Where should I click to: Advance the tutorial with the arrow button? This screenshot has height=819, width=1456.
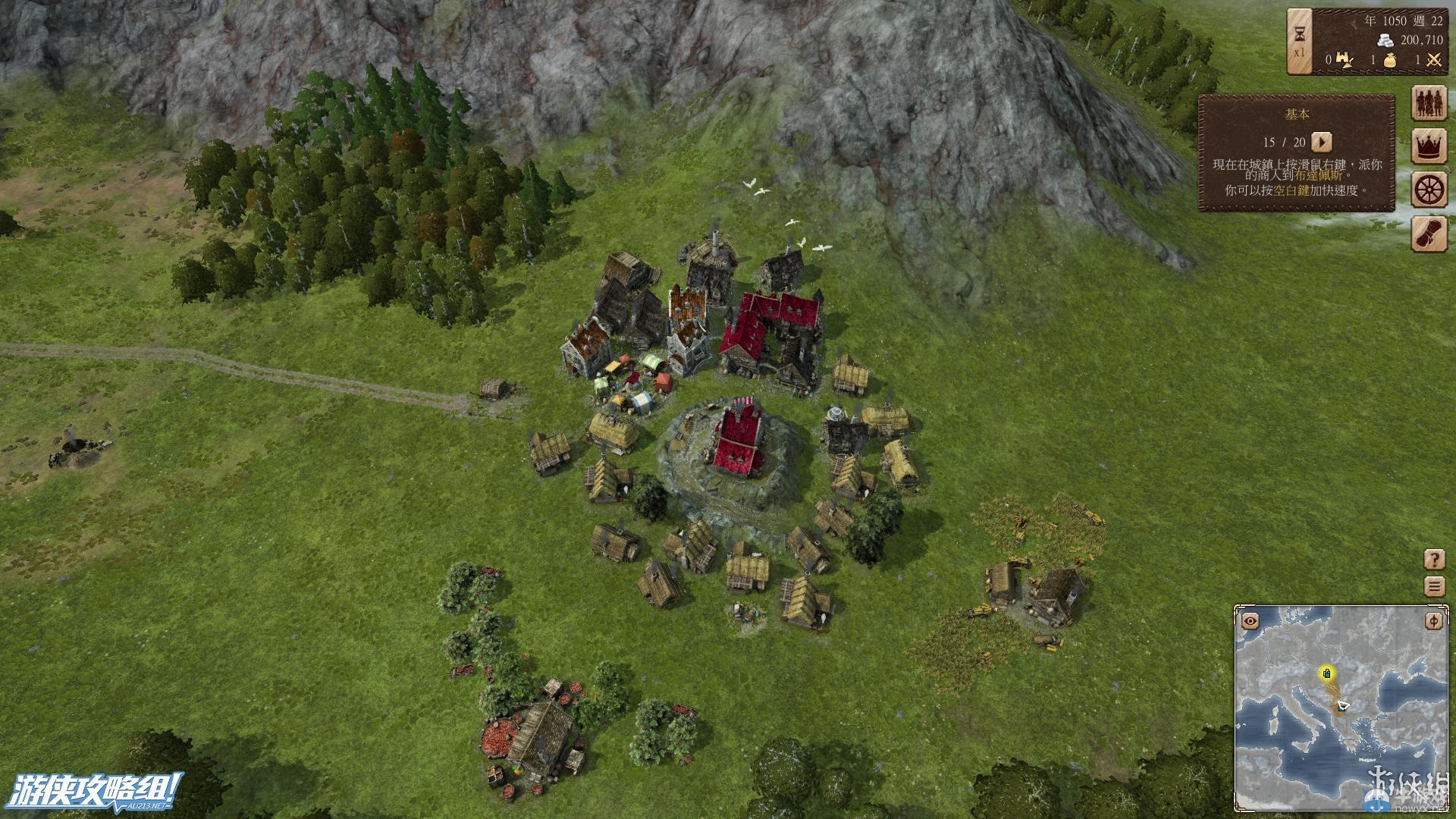tap(1322, 142)
